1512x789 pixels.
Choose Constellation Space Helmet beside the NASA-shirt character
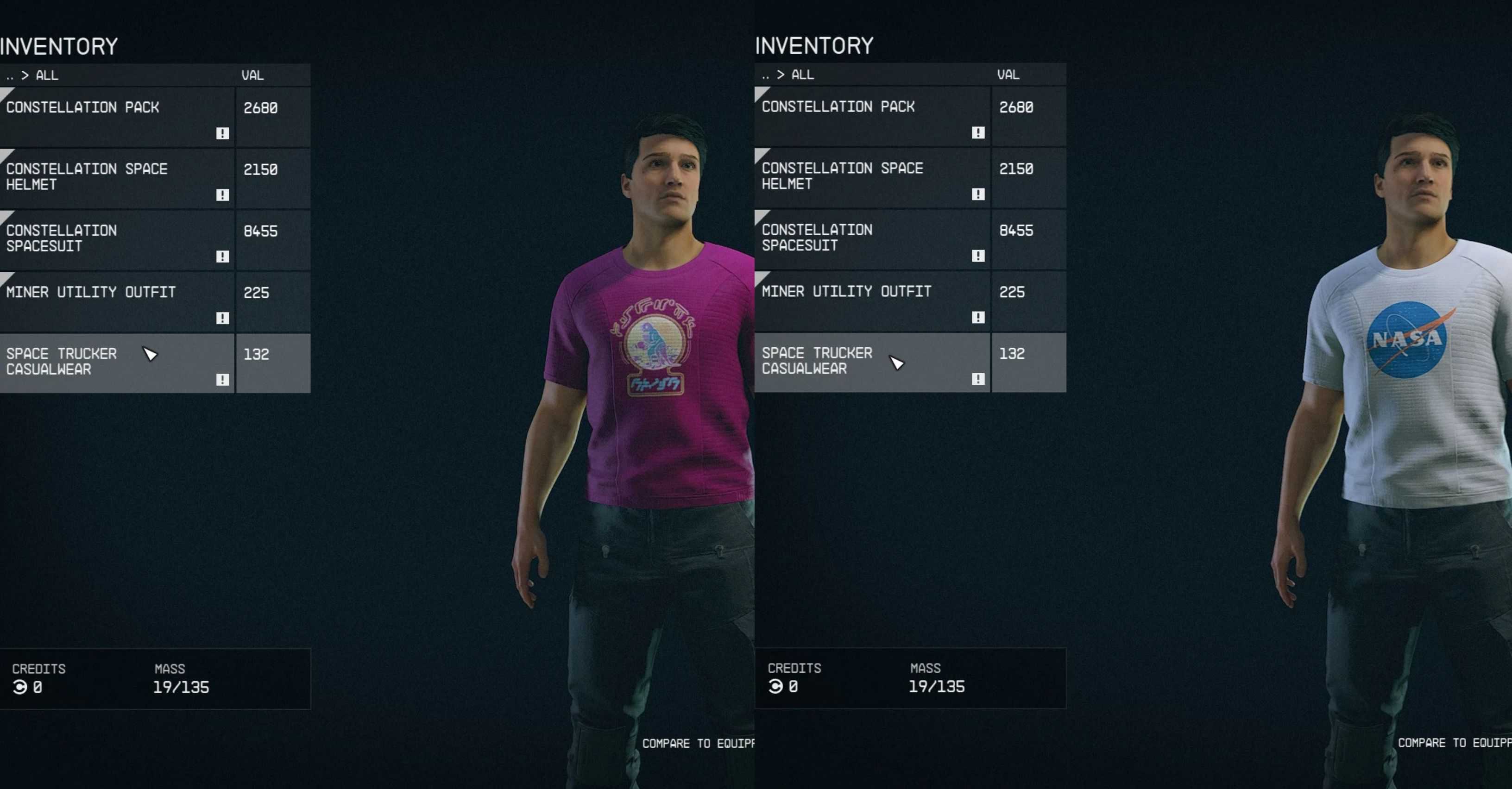873,177
